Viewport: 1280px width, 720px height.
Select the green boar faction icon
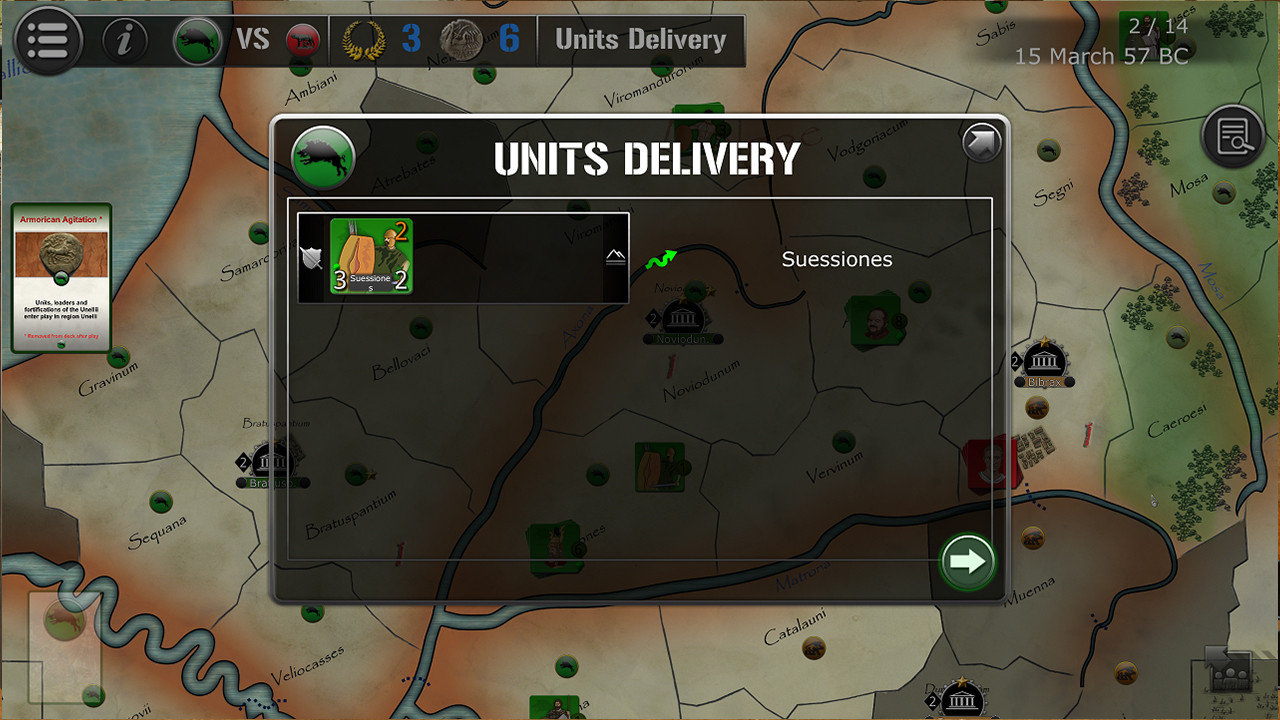197,40
